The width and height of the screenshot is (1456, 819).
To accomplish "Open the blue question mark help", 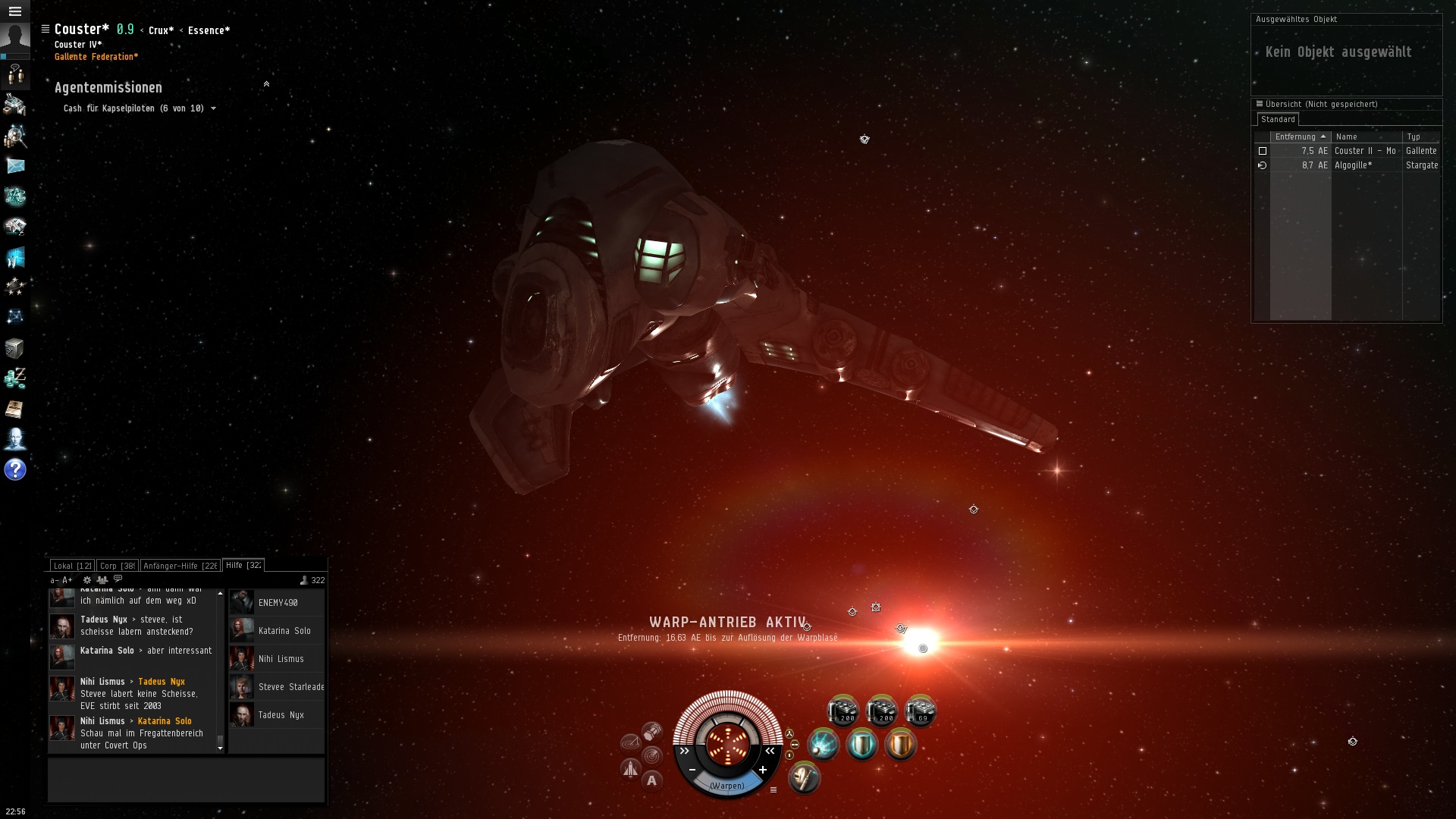I will [15, 469].
